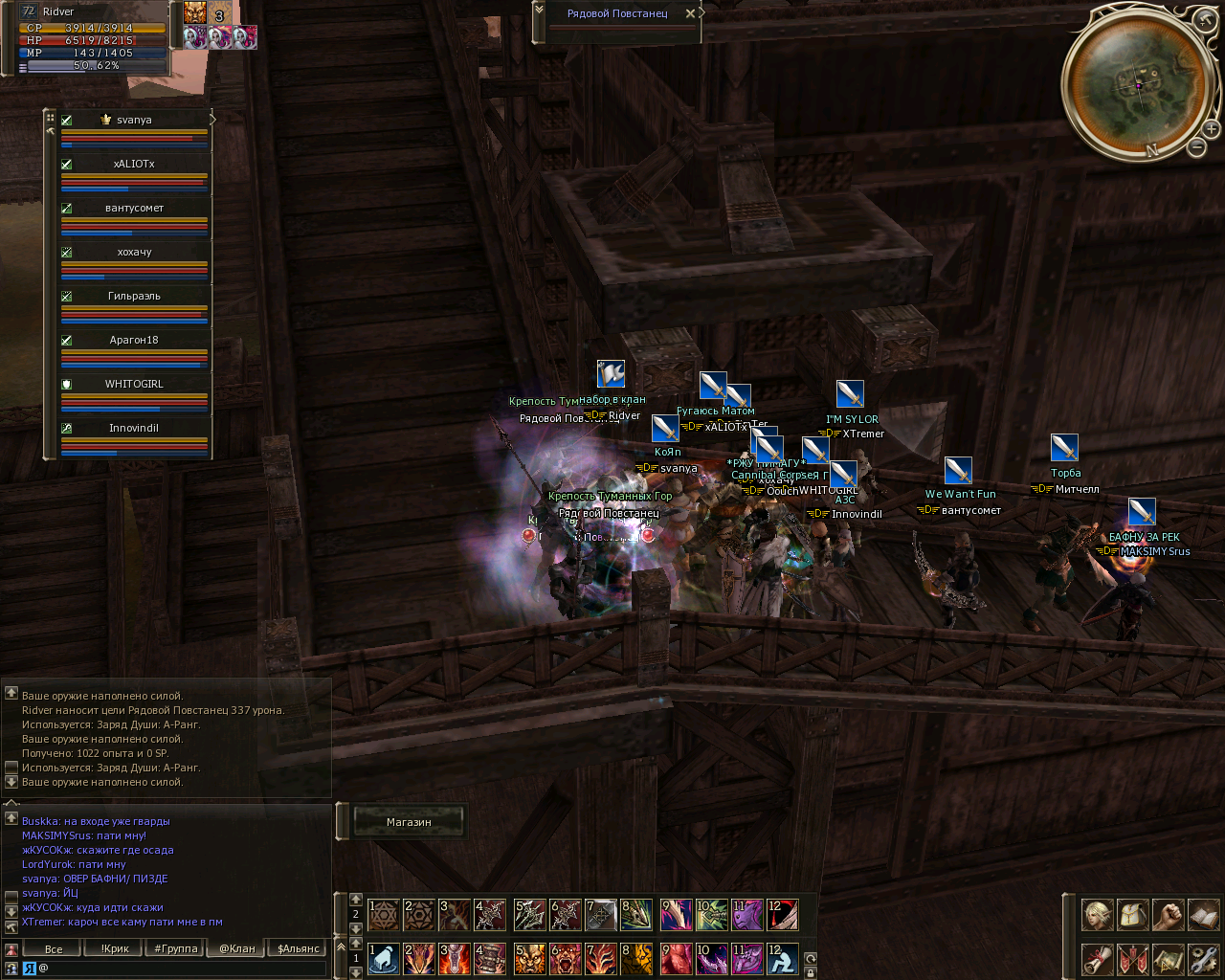Activate the roaring face skill in slot 6

[566, 958]
